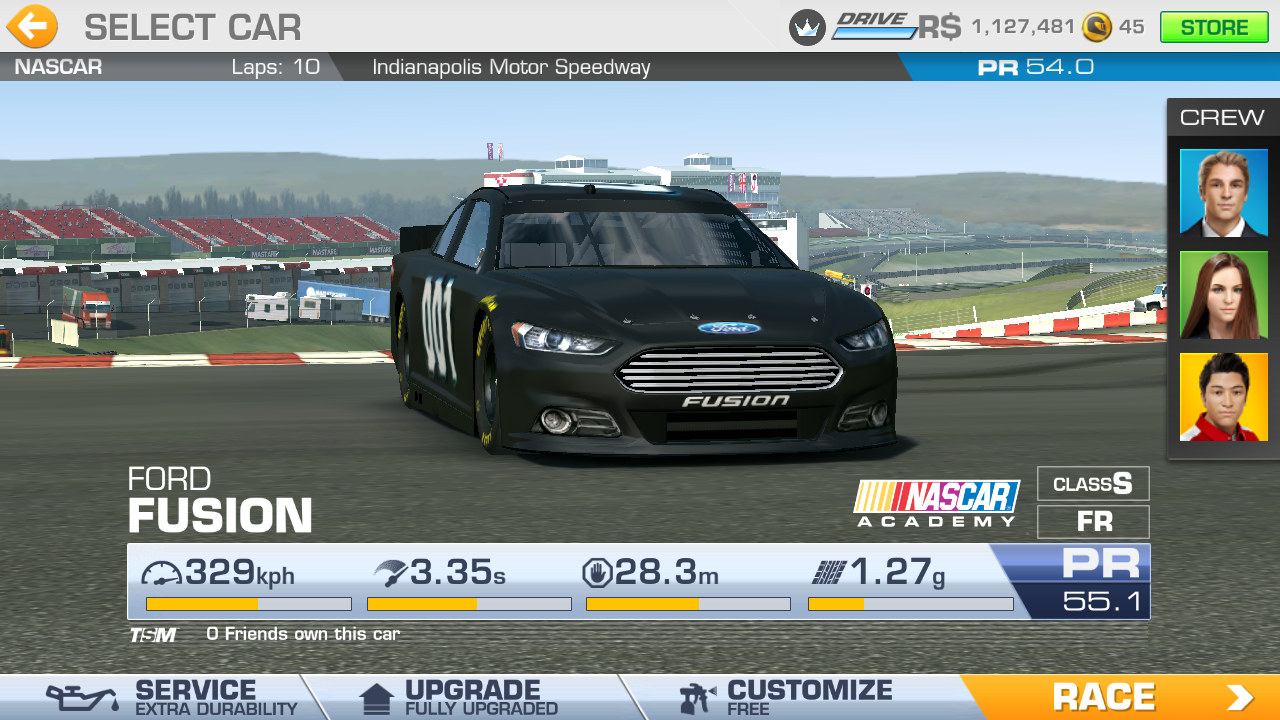The image size is (1280, 720).
Task: Select the crew member in red racing suit
Action: [1223, 397]
